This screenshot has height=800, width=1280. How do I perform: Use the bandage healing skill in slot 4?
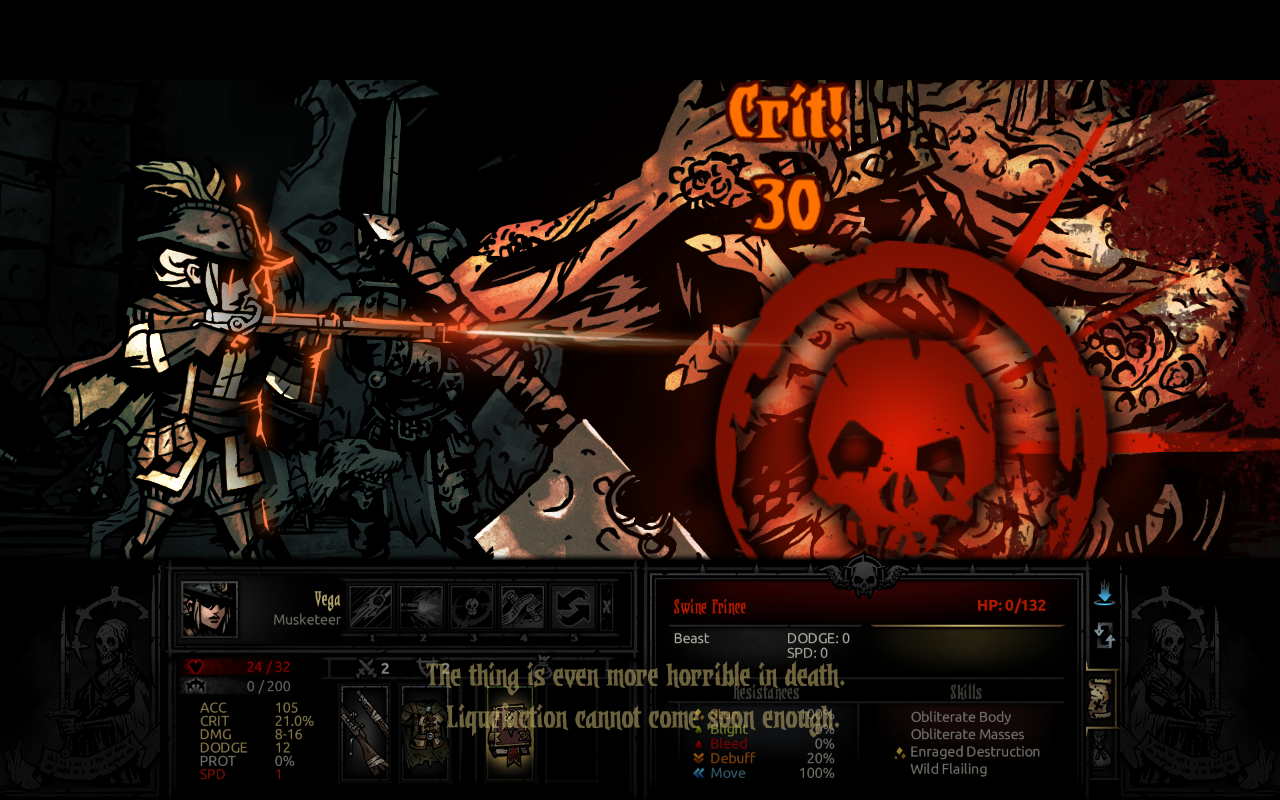click(x=522, y=607)
